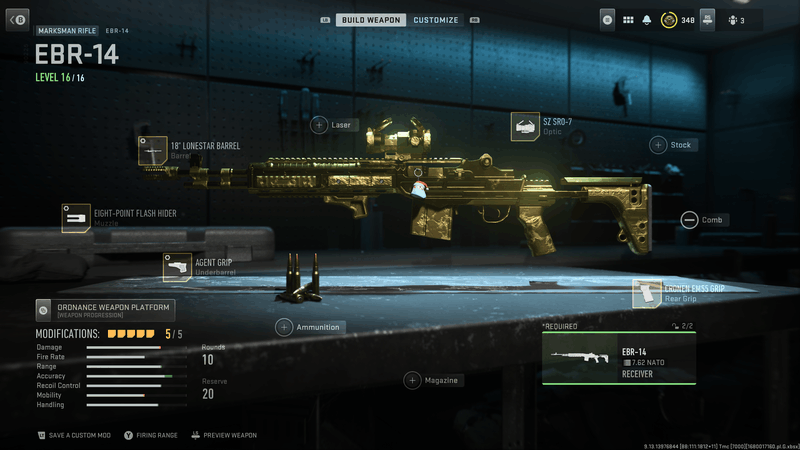The width and height of the screenshot is (800, 450).
Task: Remove the Comb attachment slot
Action: click(689, 220)
